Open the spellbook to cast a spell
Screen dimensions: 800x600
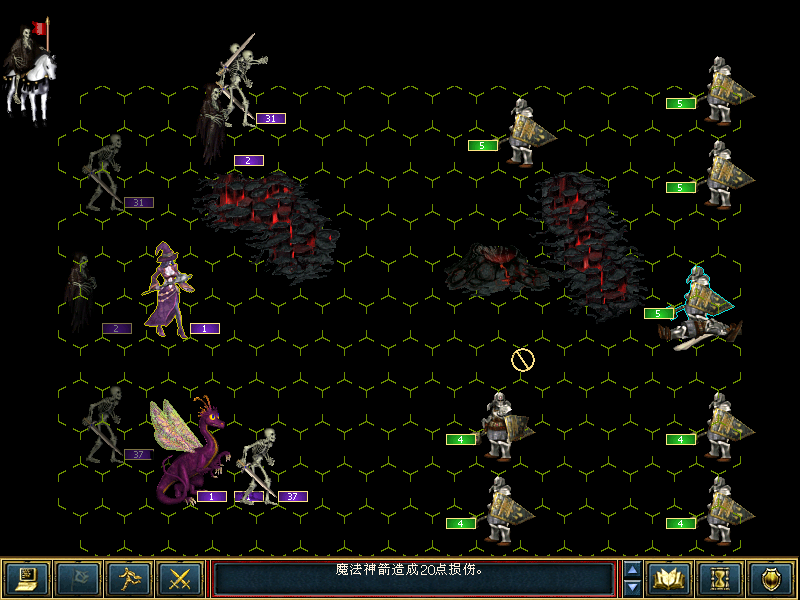(x=669, y=578)
